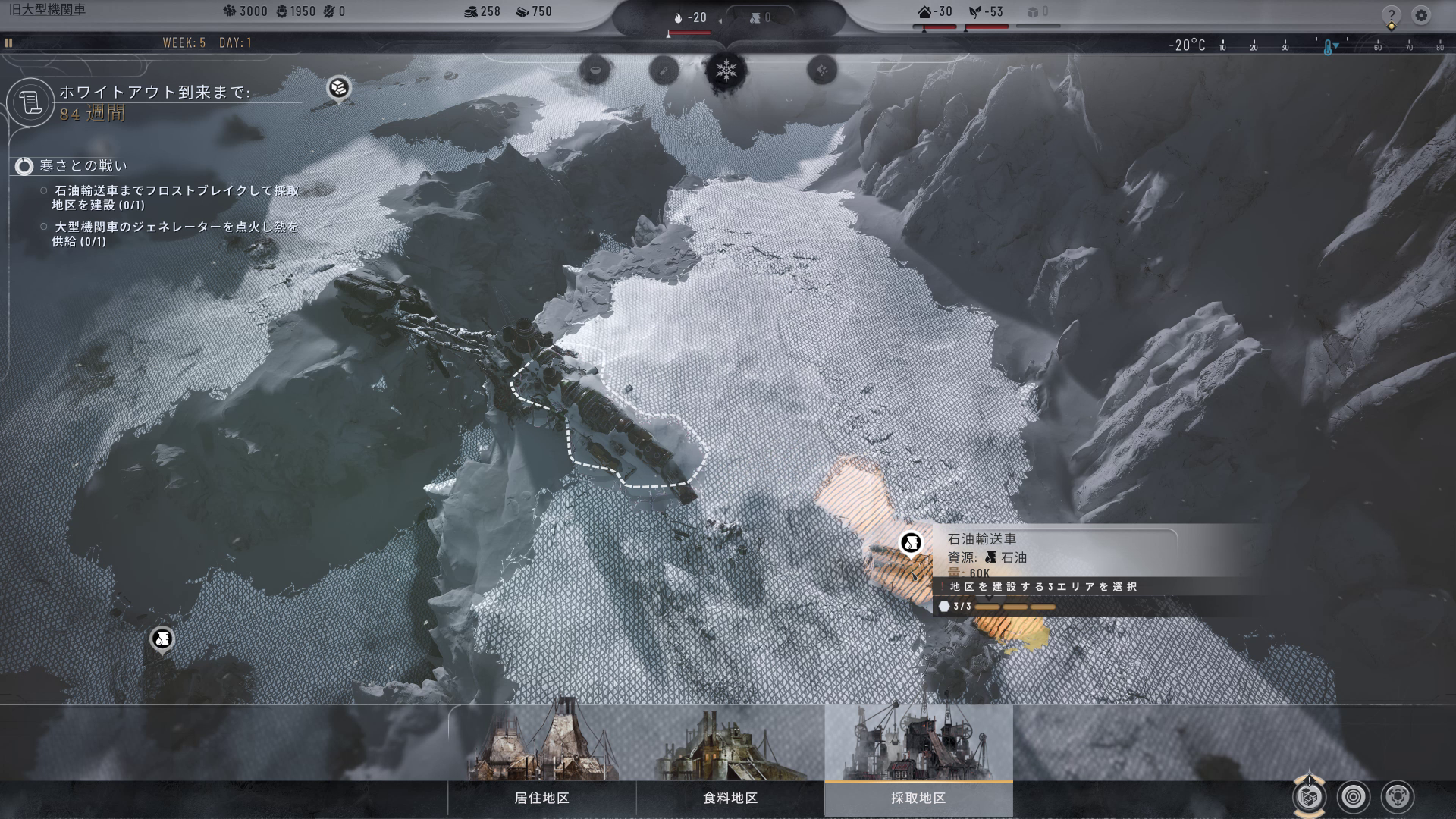Viewport: 1456px width, 819px height.
Task: Open the question mark help icon
Action: [x=1391, y=15]
